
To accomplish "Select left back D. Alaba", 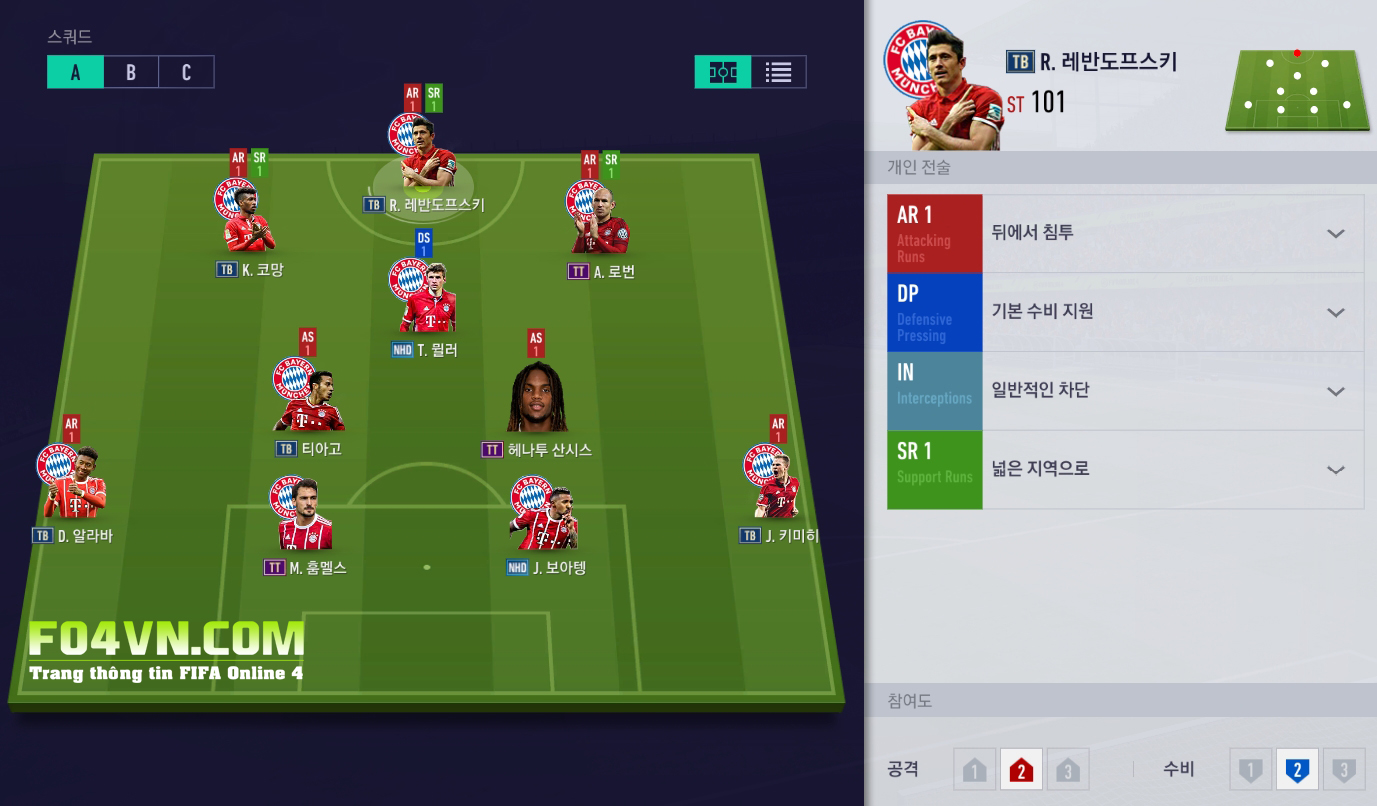I will click(72, 485).
